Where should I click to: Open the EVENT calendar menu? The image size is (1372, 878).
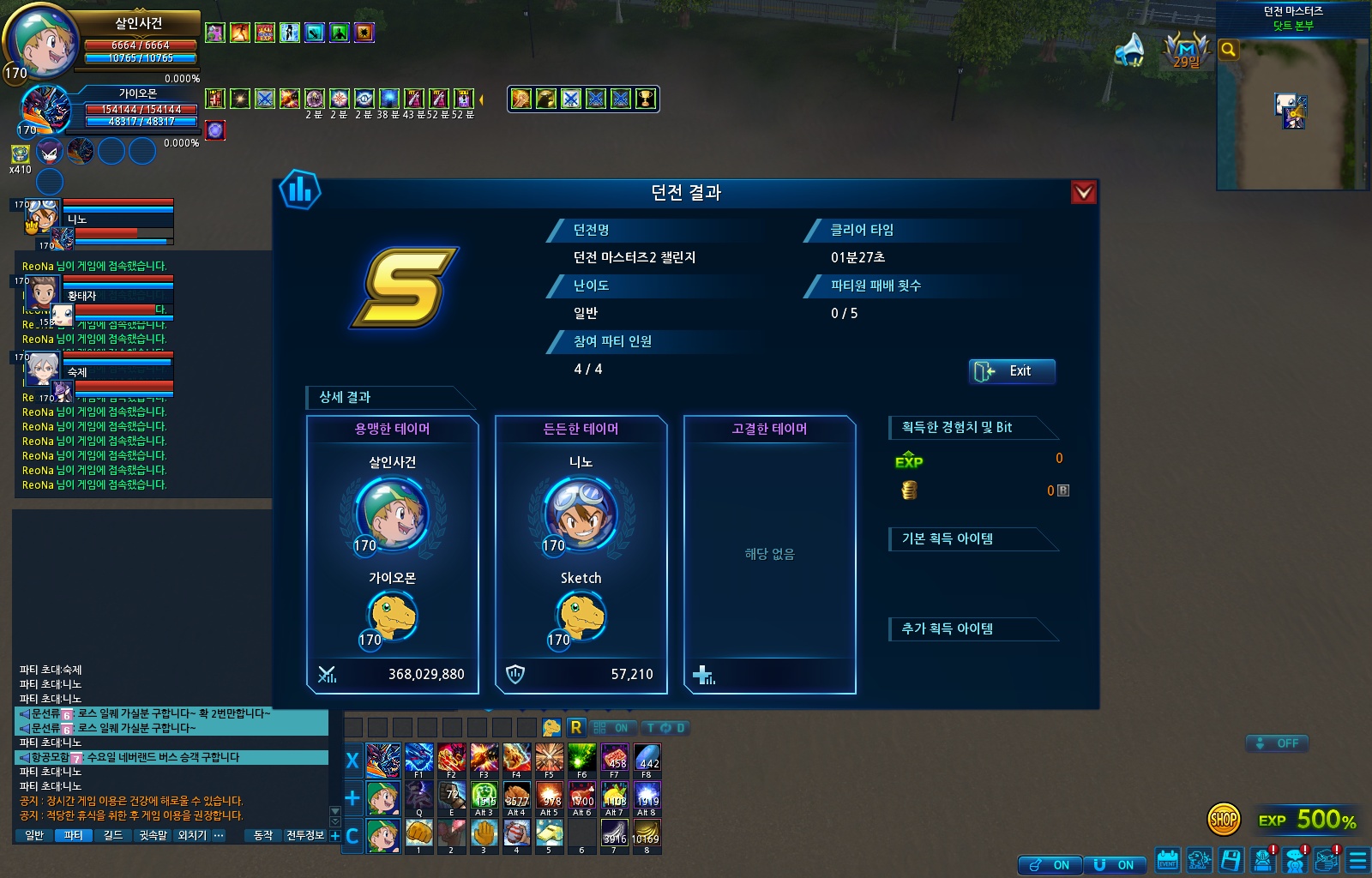pyautogui.click(x=1167, y=860)
